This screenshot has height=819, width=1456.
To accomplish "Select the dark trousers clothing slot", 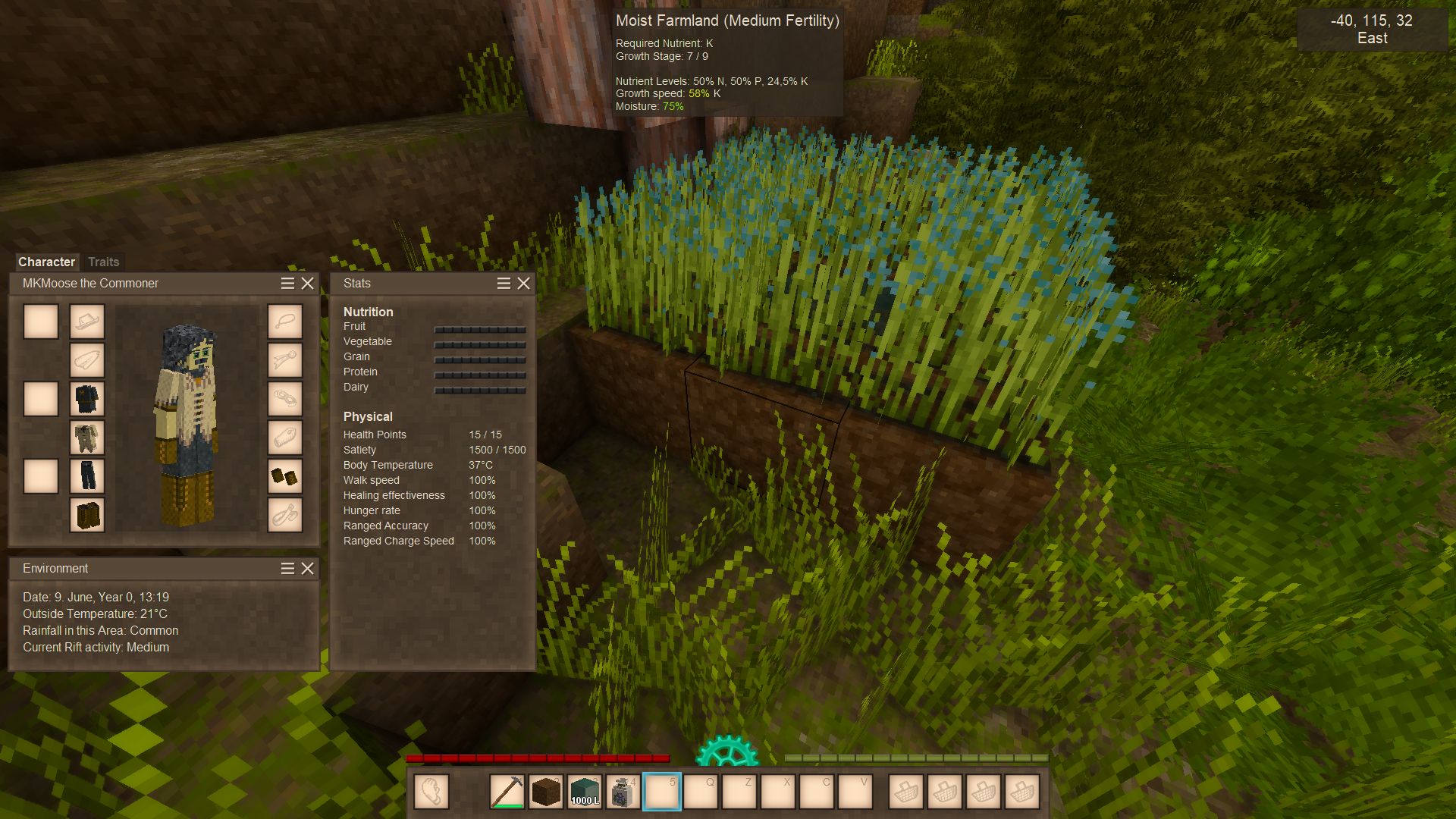I will 87,476.
